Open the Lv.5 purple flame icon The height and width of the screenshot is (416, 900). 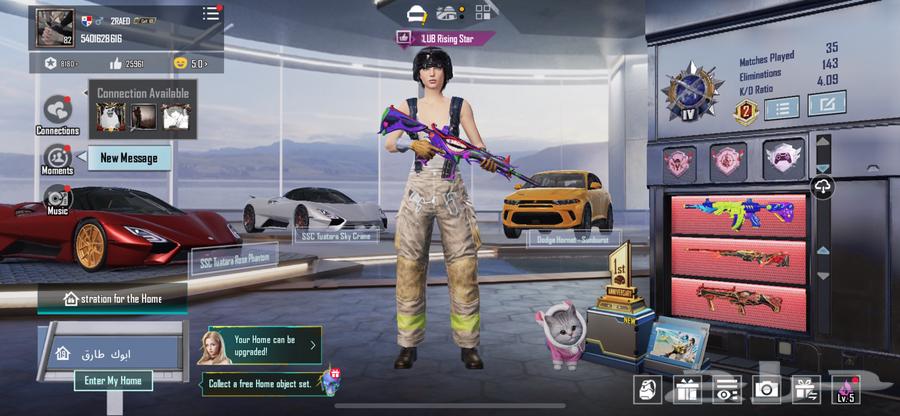845,390
